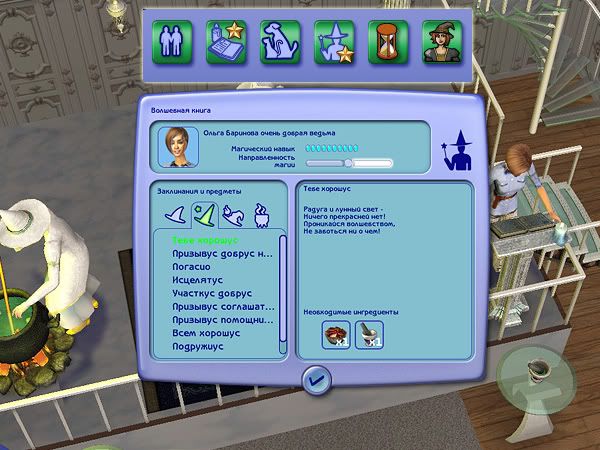
Task: Click the "Призывус соглашат..." spell entry
Action: 222,307
